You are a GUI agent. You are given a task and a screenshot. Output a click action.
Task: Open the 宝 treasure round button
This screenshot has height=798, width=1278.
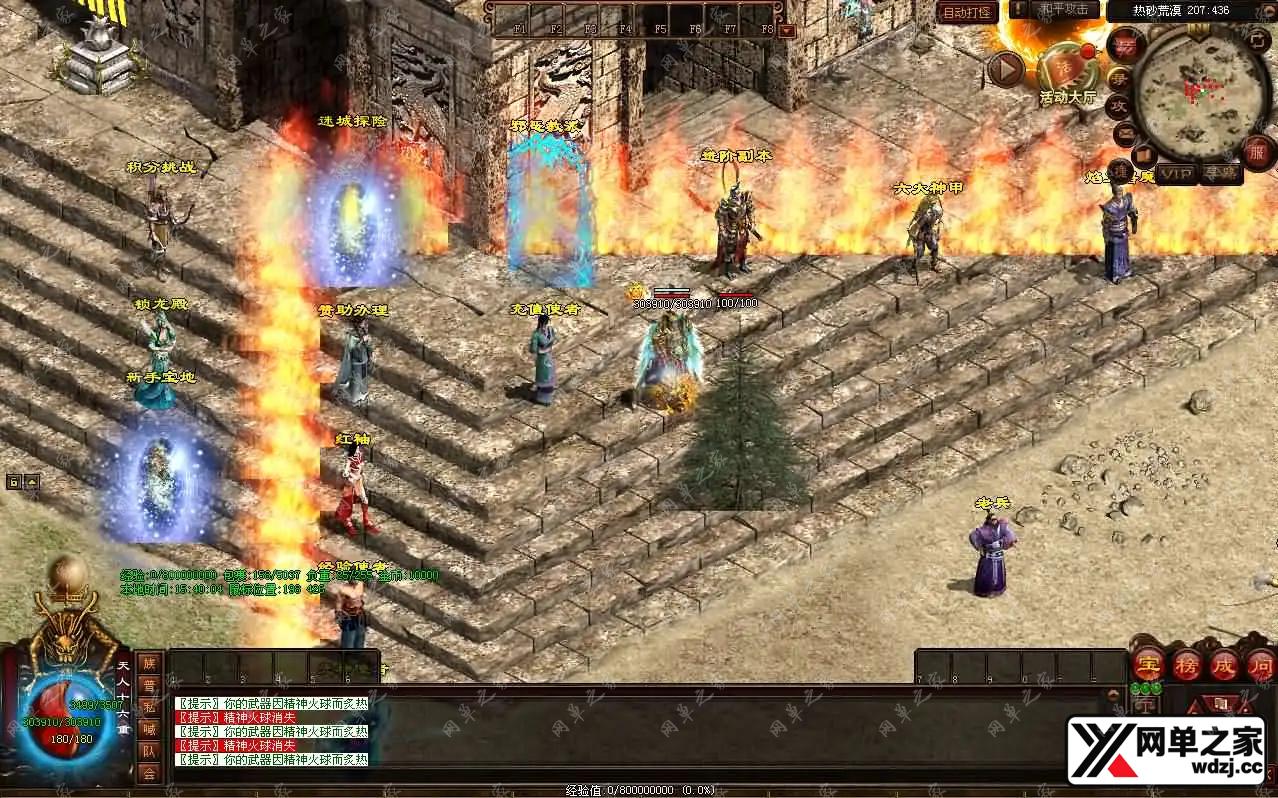[1148, 664]
